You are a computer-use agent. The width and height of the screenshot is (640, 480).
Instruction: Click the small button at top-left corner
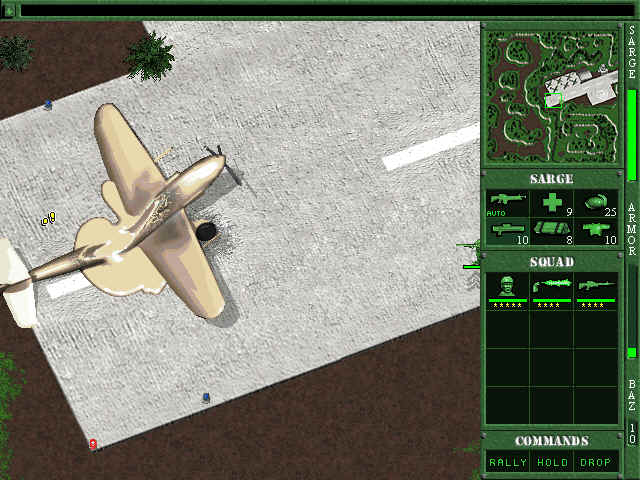click(9, 10)
